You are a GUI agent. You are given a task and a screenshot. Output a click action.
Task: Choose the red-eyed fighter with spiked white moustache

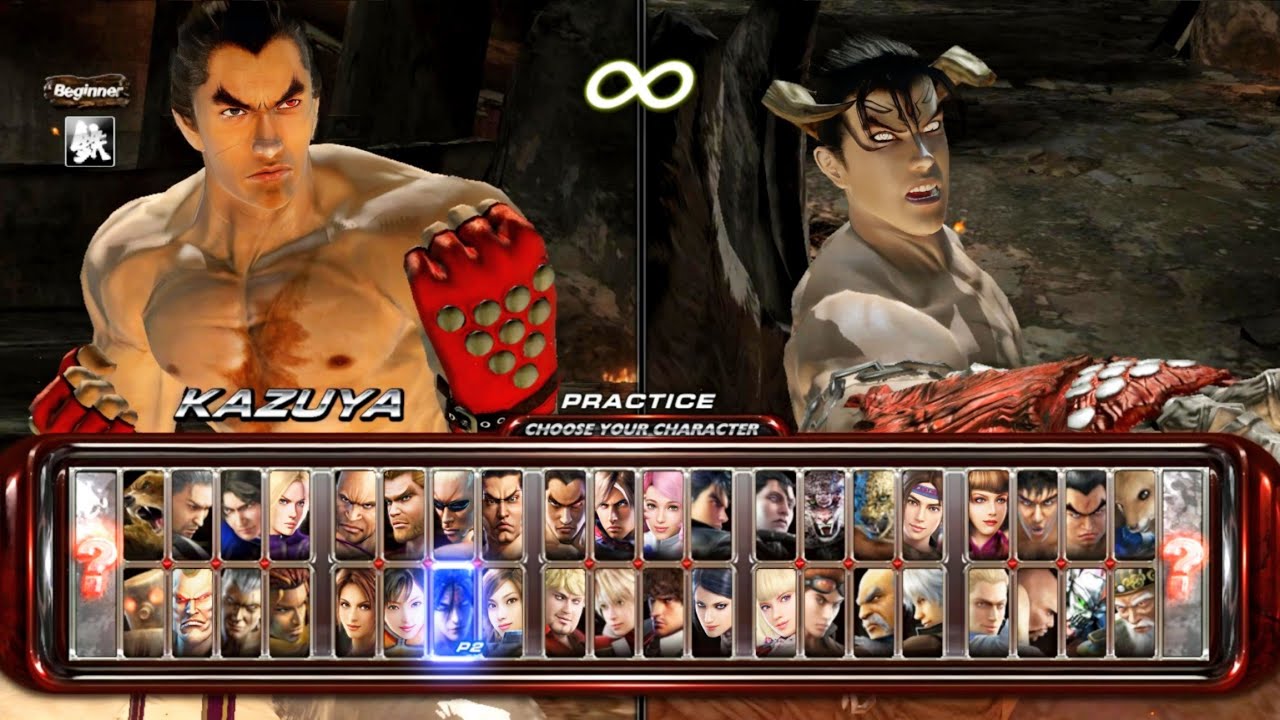[192, 612]
